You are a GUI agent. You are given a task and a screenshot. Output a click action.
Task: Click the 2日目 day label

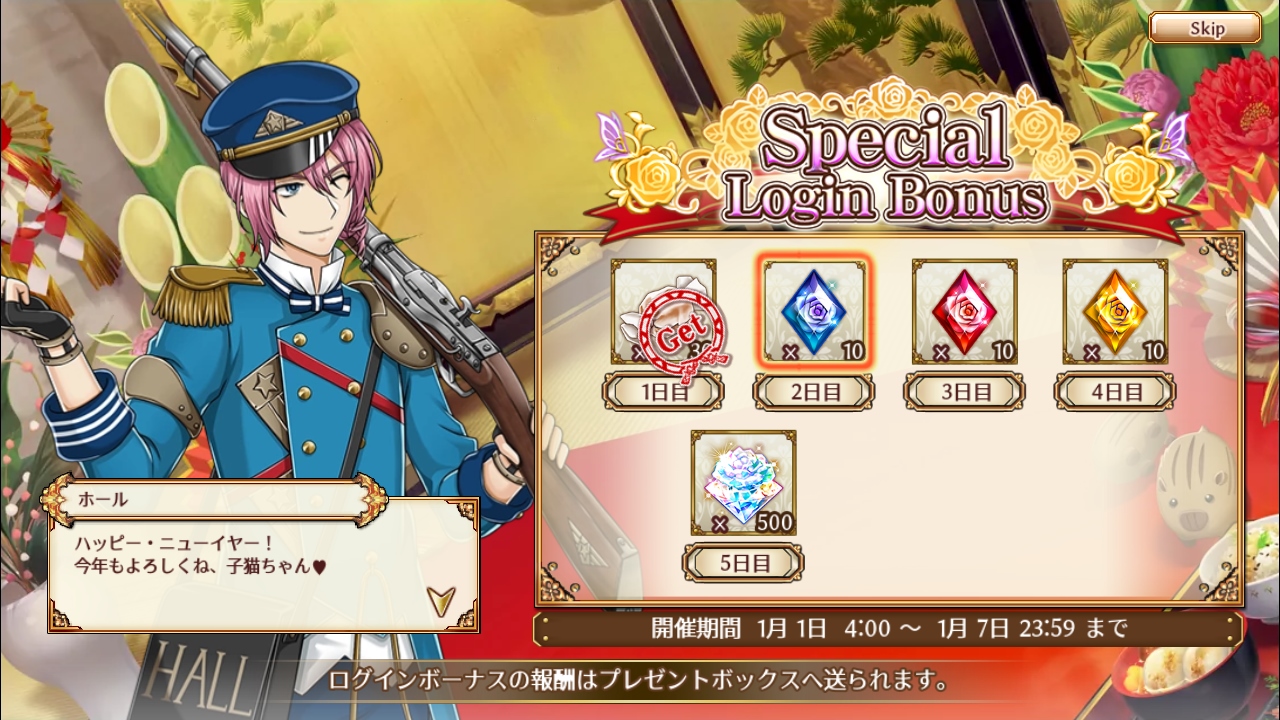pos(814,392)
